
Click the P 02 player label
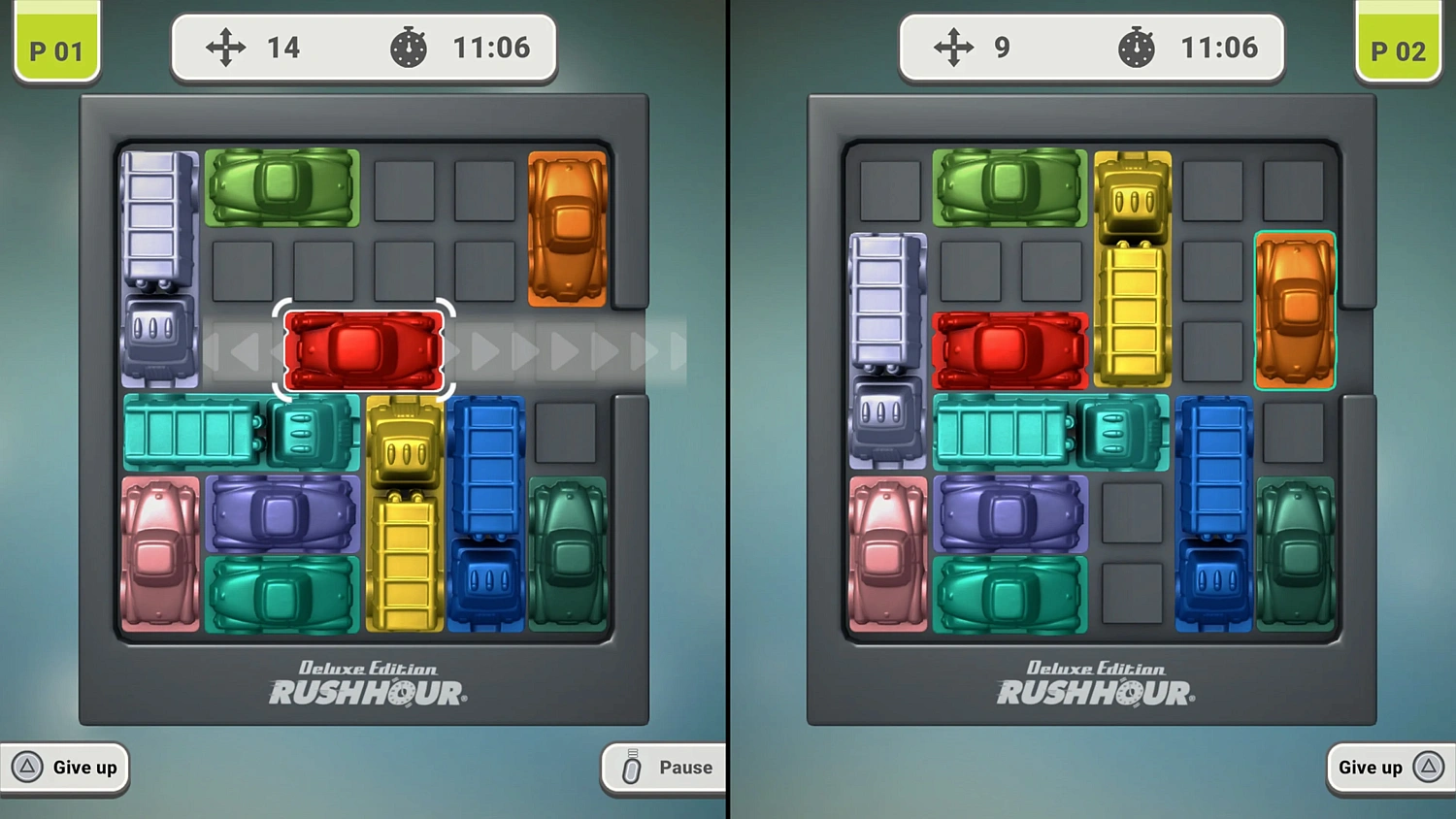click(x=1399, y=47)
